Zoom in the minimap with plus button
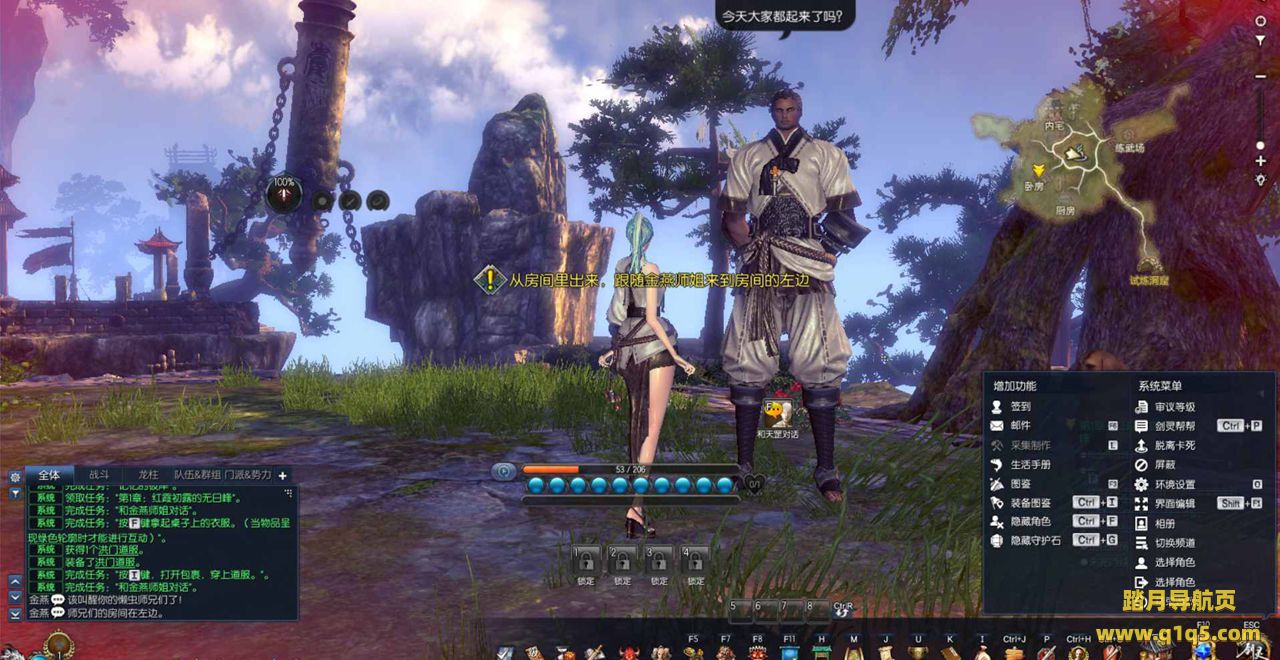The image size is (1280, 660). 1260,161
